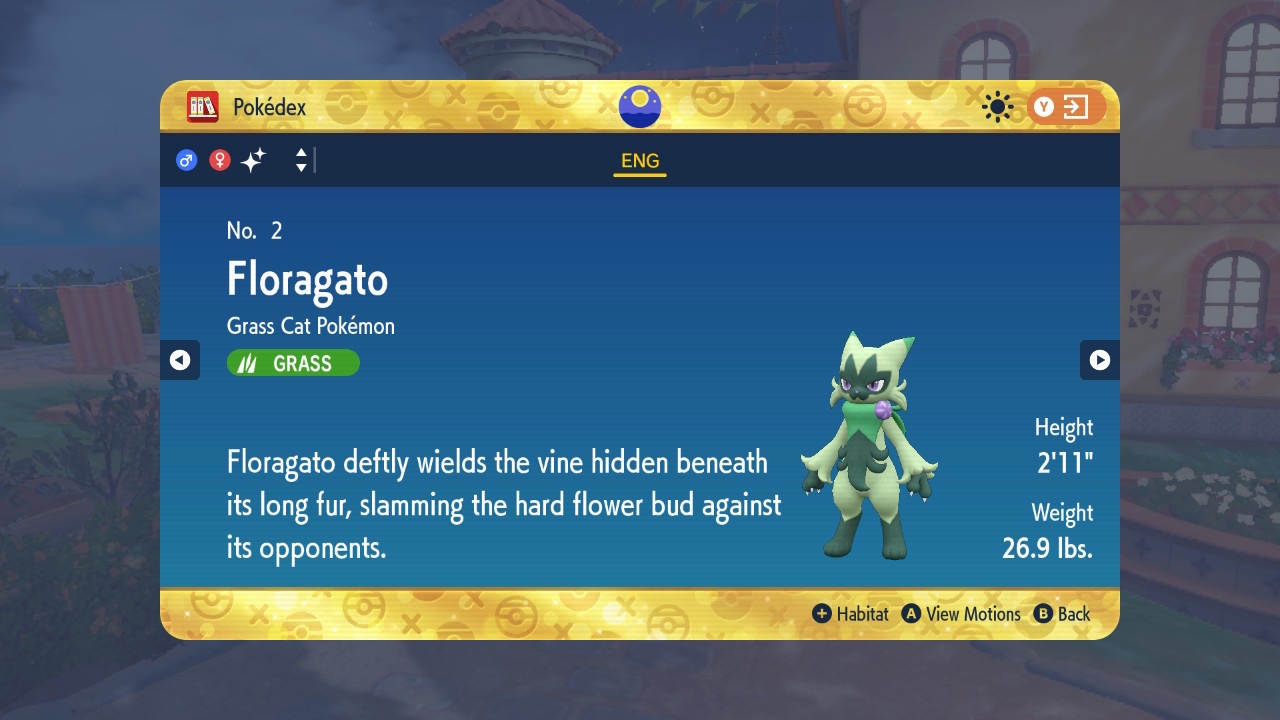Toggle the shiny sparkle filter
Screen dimensions: 1280x720
[253, 158]
